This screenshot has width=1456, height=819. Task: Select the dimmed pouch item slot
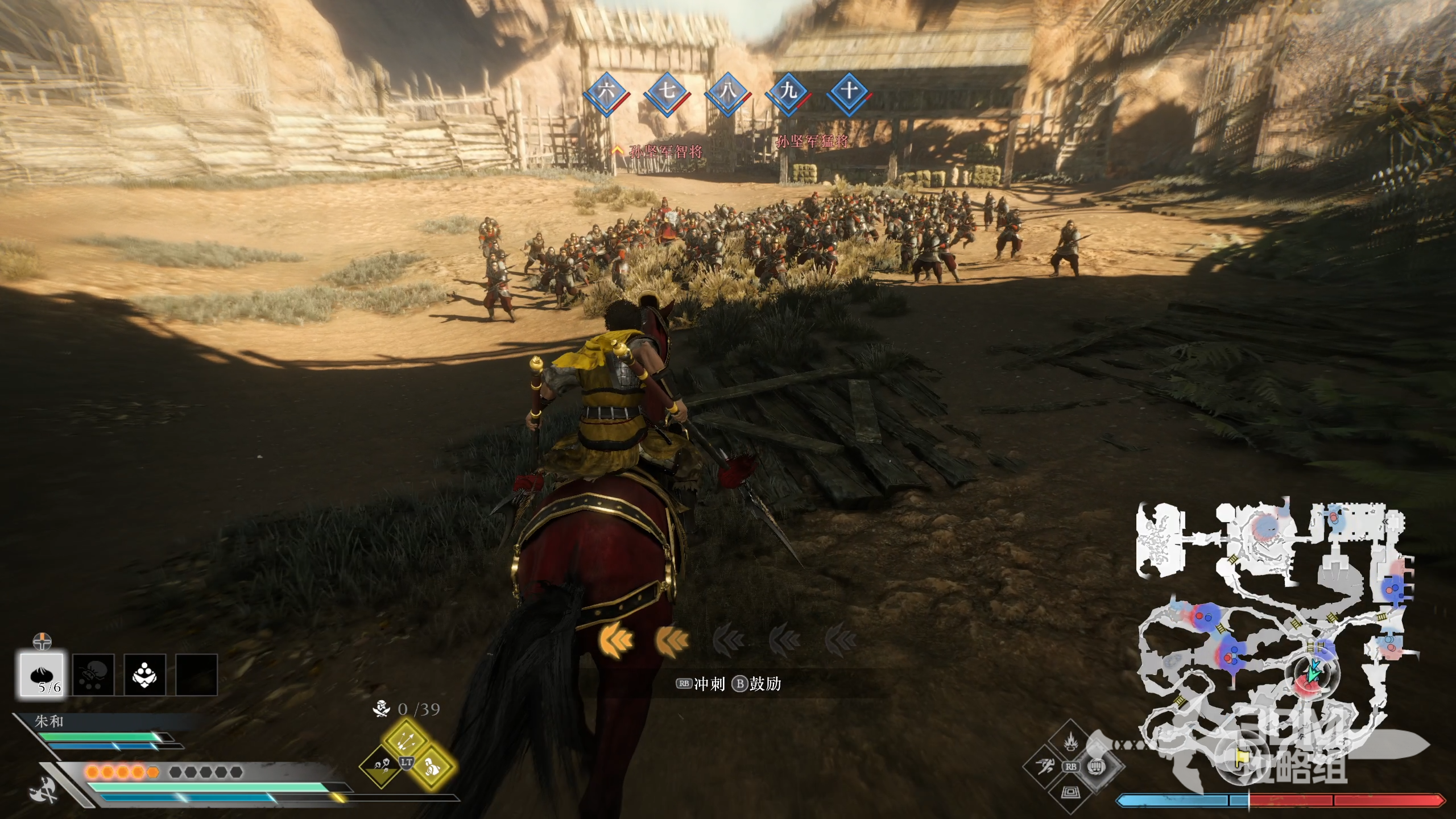[93, 675]
